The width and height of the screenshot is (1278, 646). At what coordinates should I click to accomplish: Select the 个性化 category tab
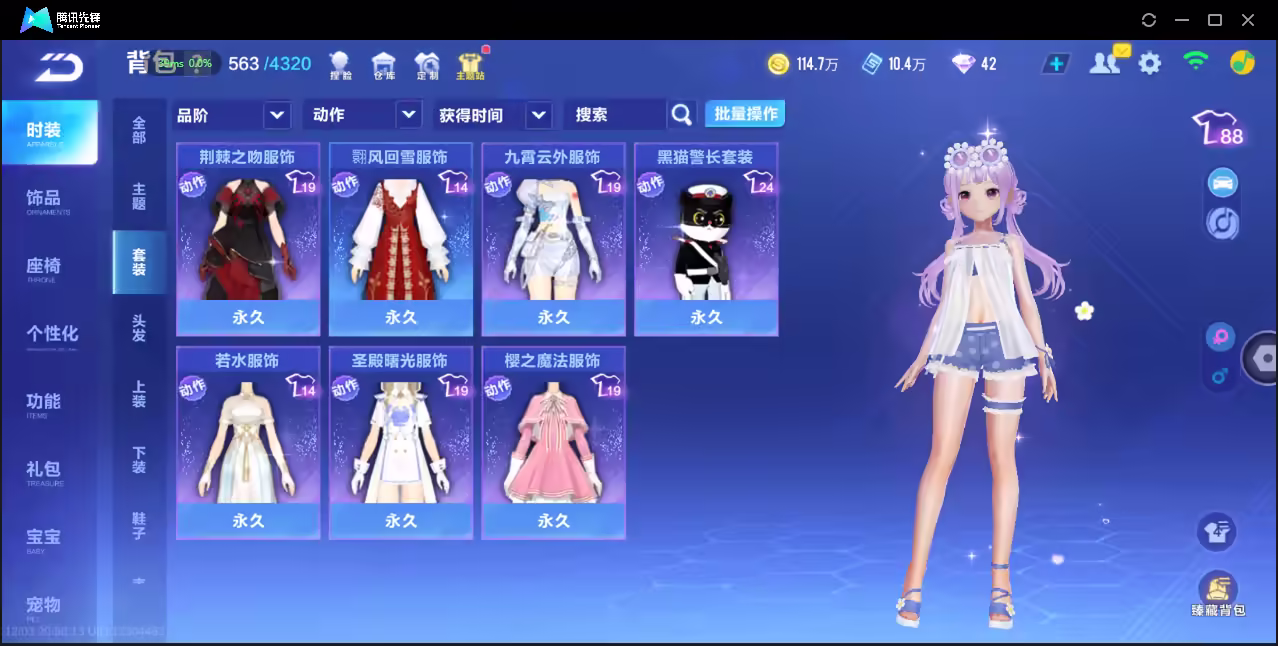pyautogui.click(x=50, y=335)
